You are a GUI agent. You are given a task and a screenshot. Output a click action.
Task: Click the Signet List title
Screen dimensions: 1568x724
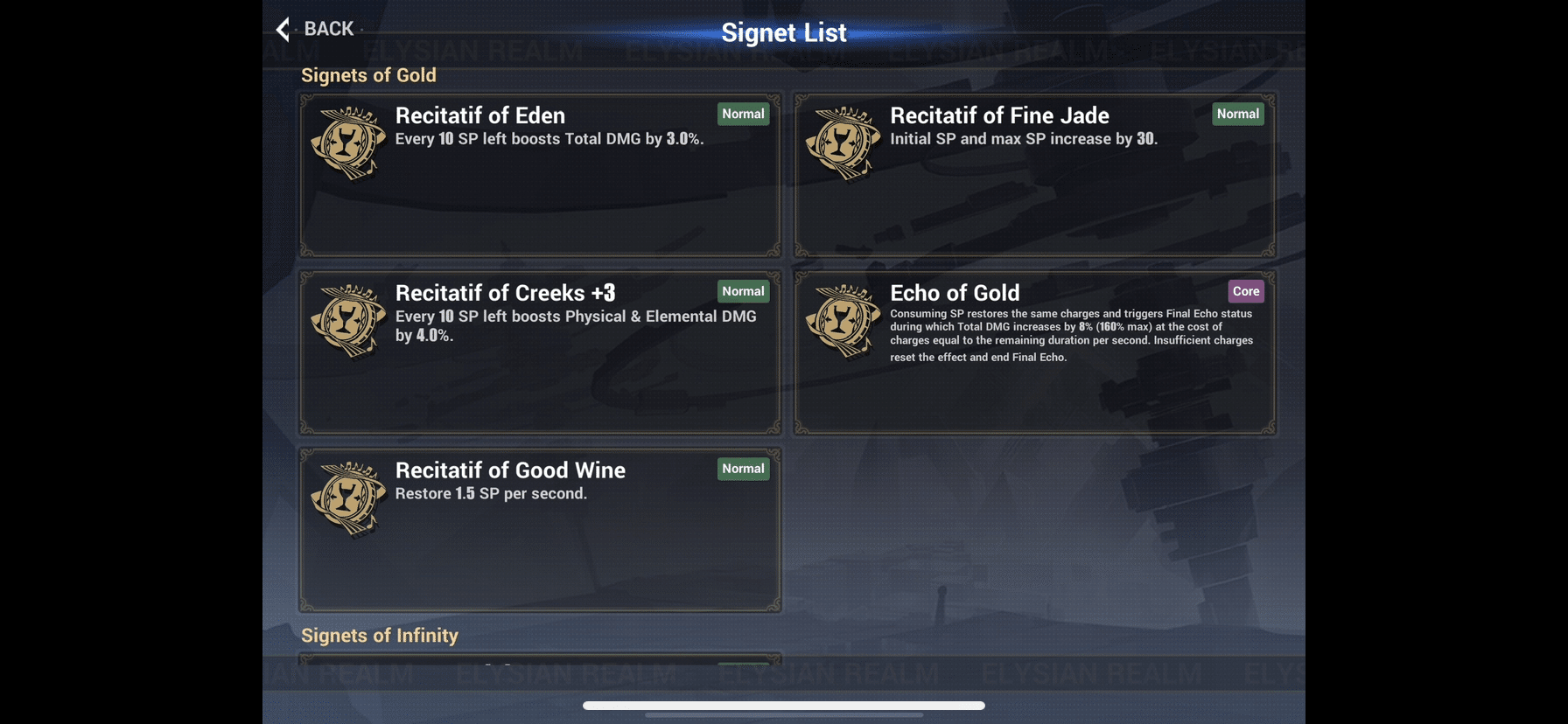pos(783,31)
